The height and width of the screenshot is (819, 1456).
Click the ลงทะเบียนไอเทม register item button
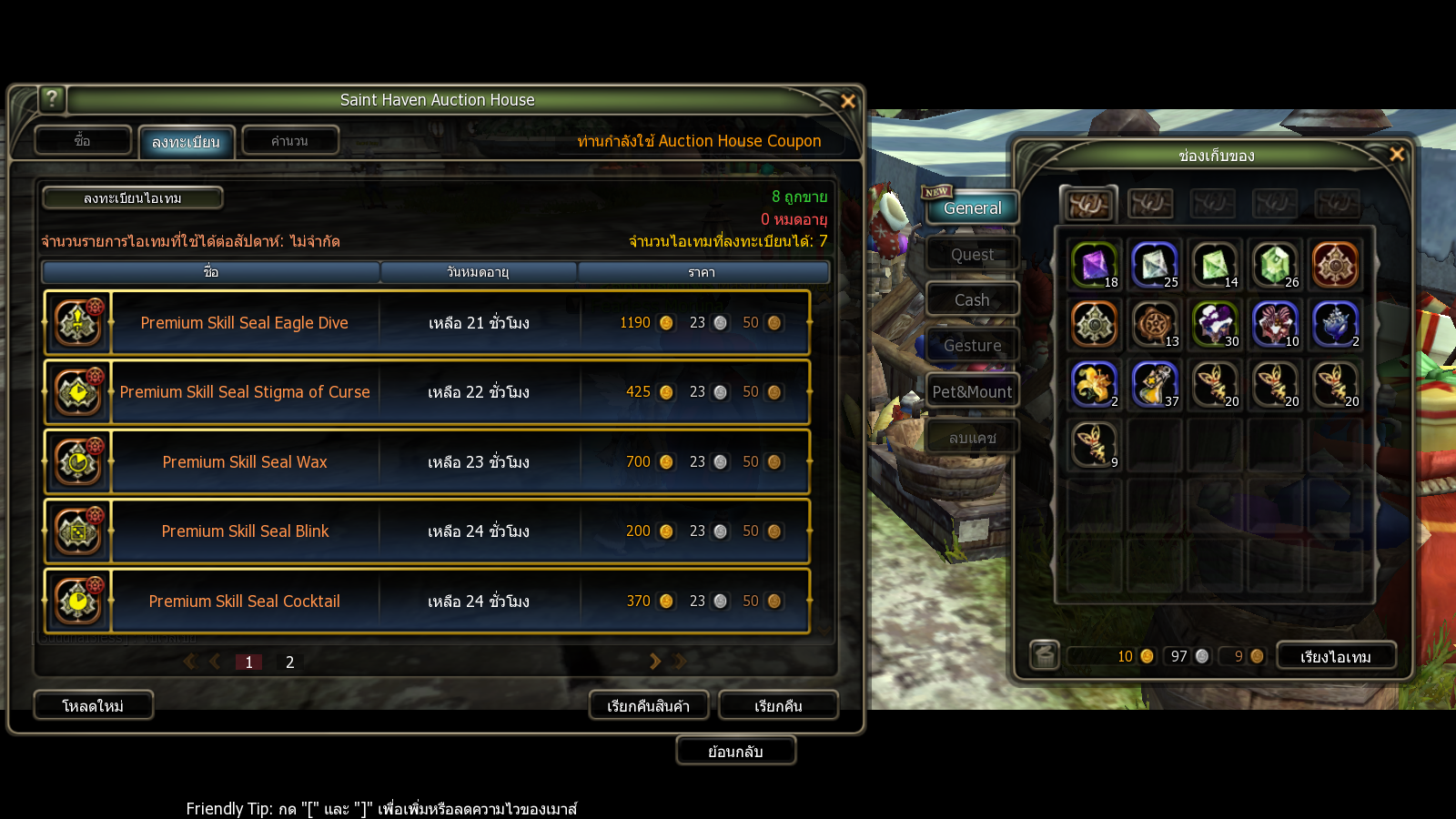(x=133, y=198)
